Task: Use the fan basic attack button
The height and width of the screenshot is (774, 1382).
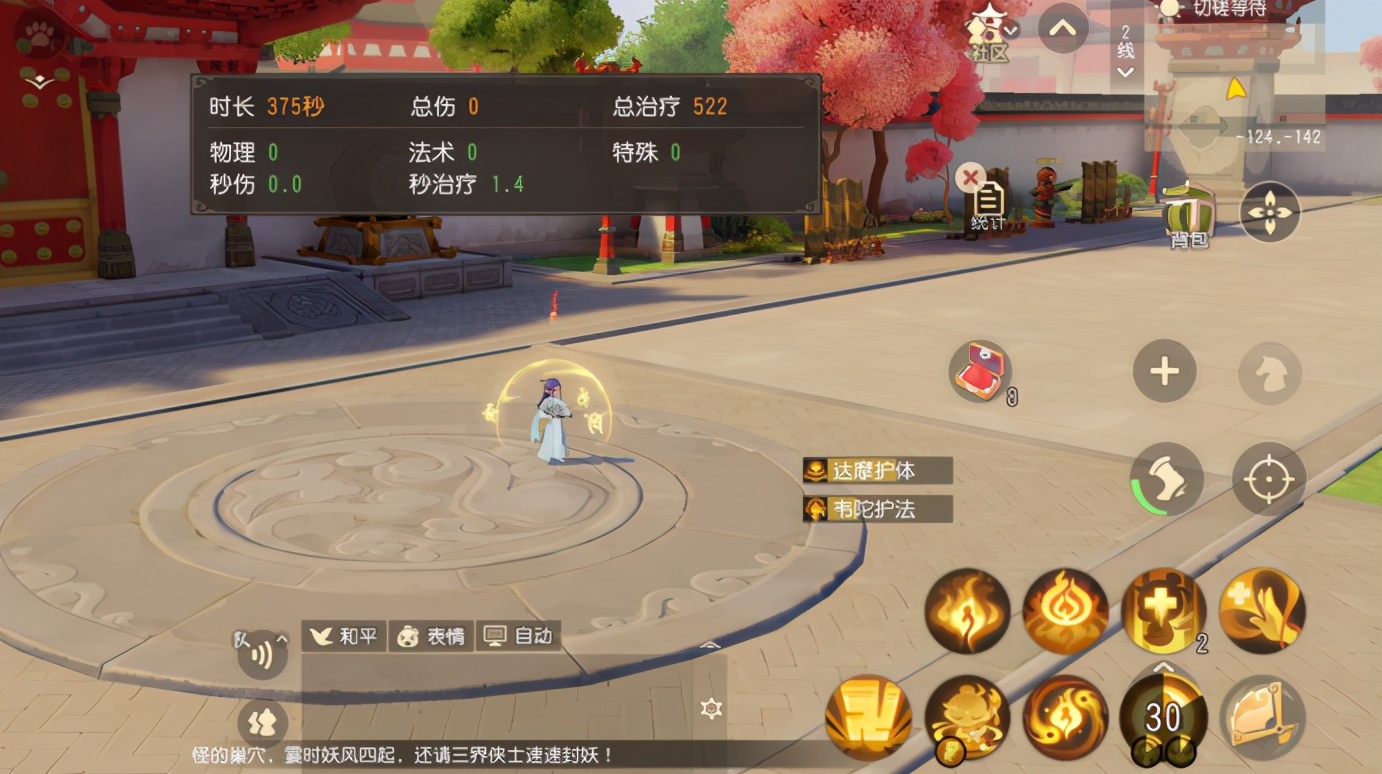Action: point(1261,716)
